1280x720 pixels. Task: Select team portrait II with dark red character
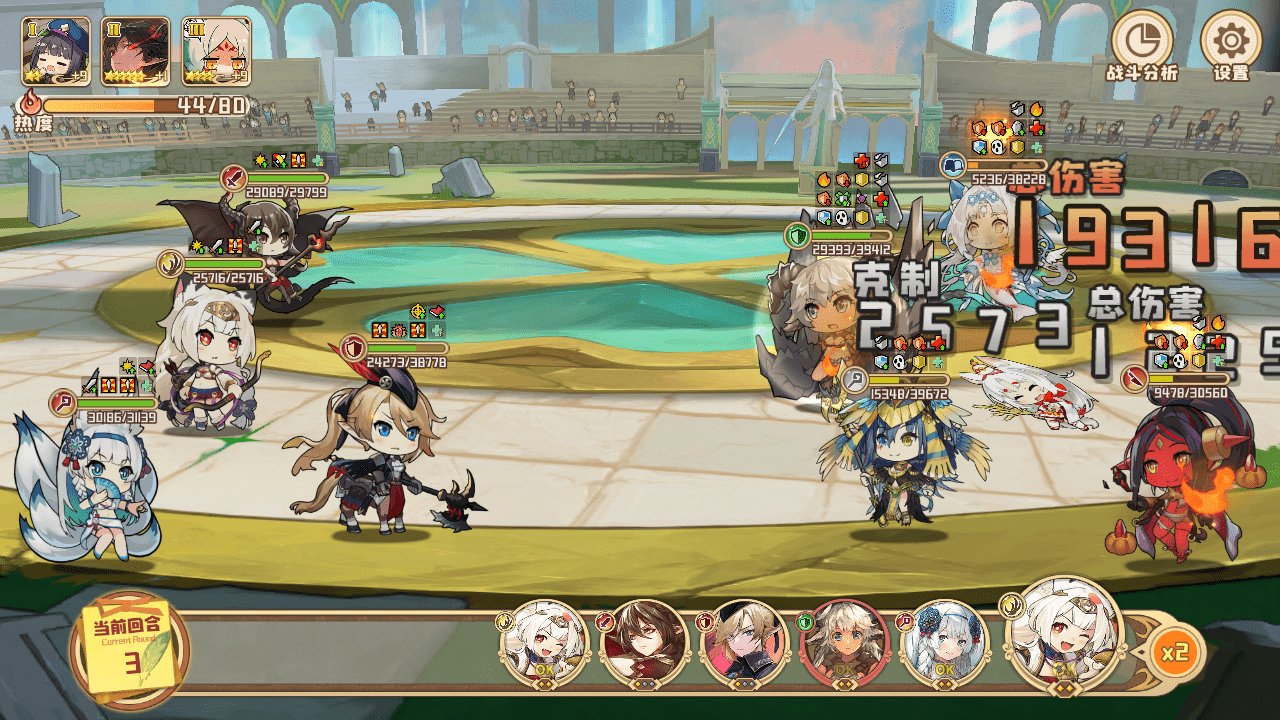(x=136, y=50)
